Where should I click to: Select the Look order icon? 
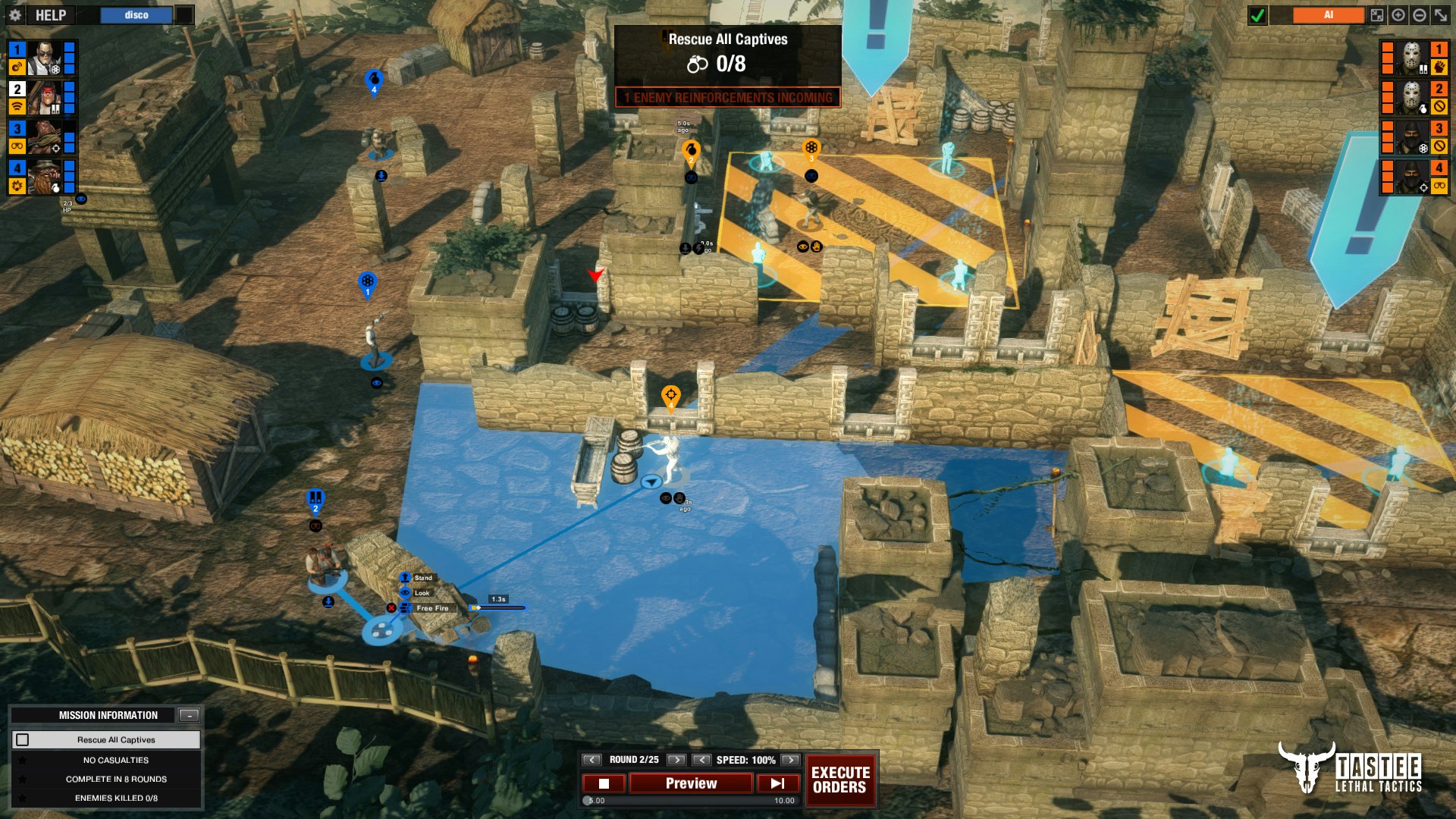405,592
